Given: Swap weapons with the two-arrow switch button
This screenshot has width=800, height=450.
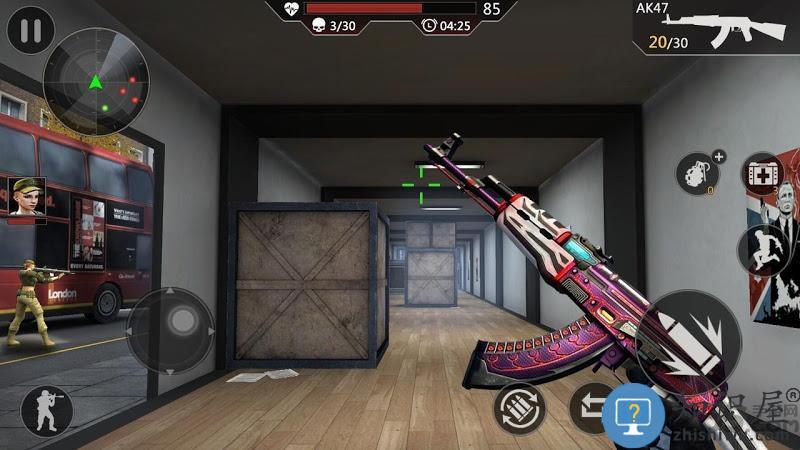Looking at the screenshot, I should coord(590,409).
